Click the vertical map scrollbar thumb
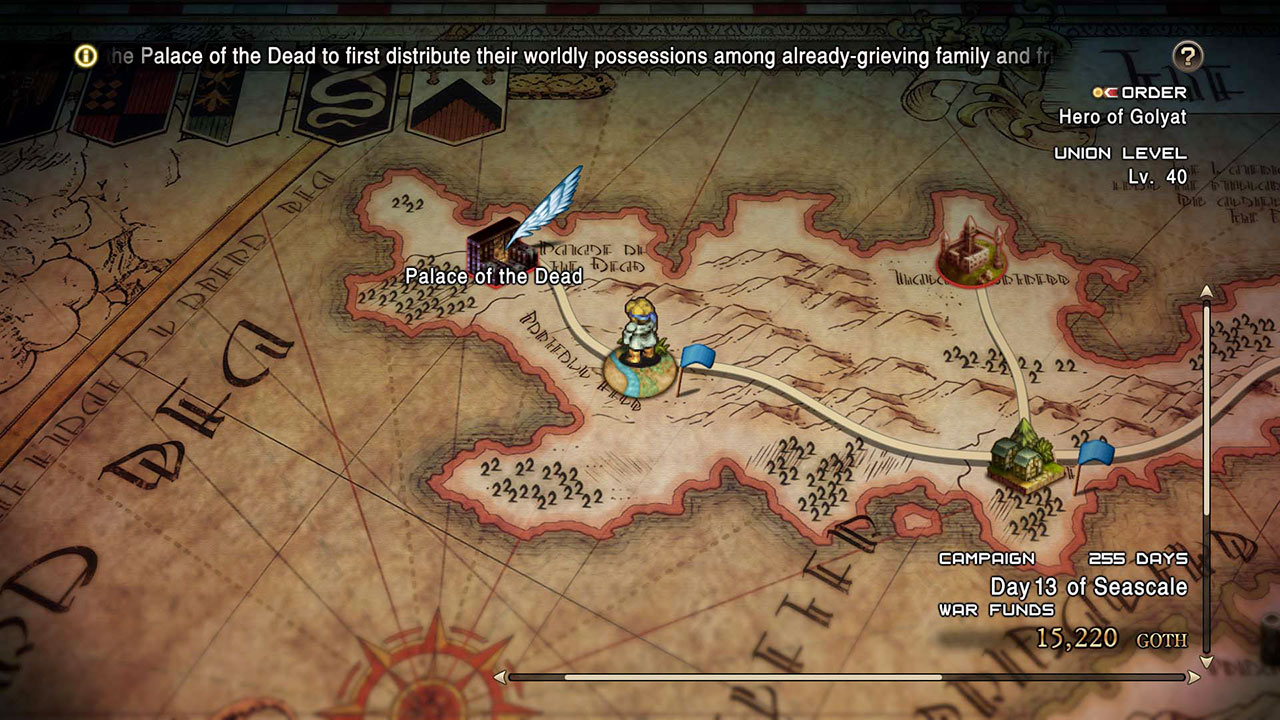The width and height of the screenshot is (1280, 720). (1207, 410)
